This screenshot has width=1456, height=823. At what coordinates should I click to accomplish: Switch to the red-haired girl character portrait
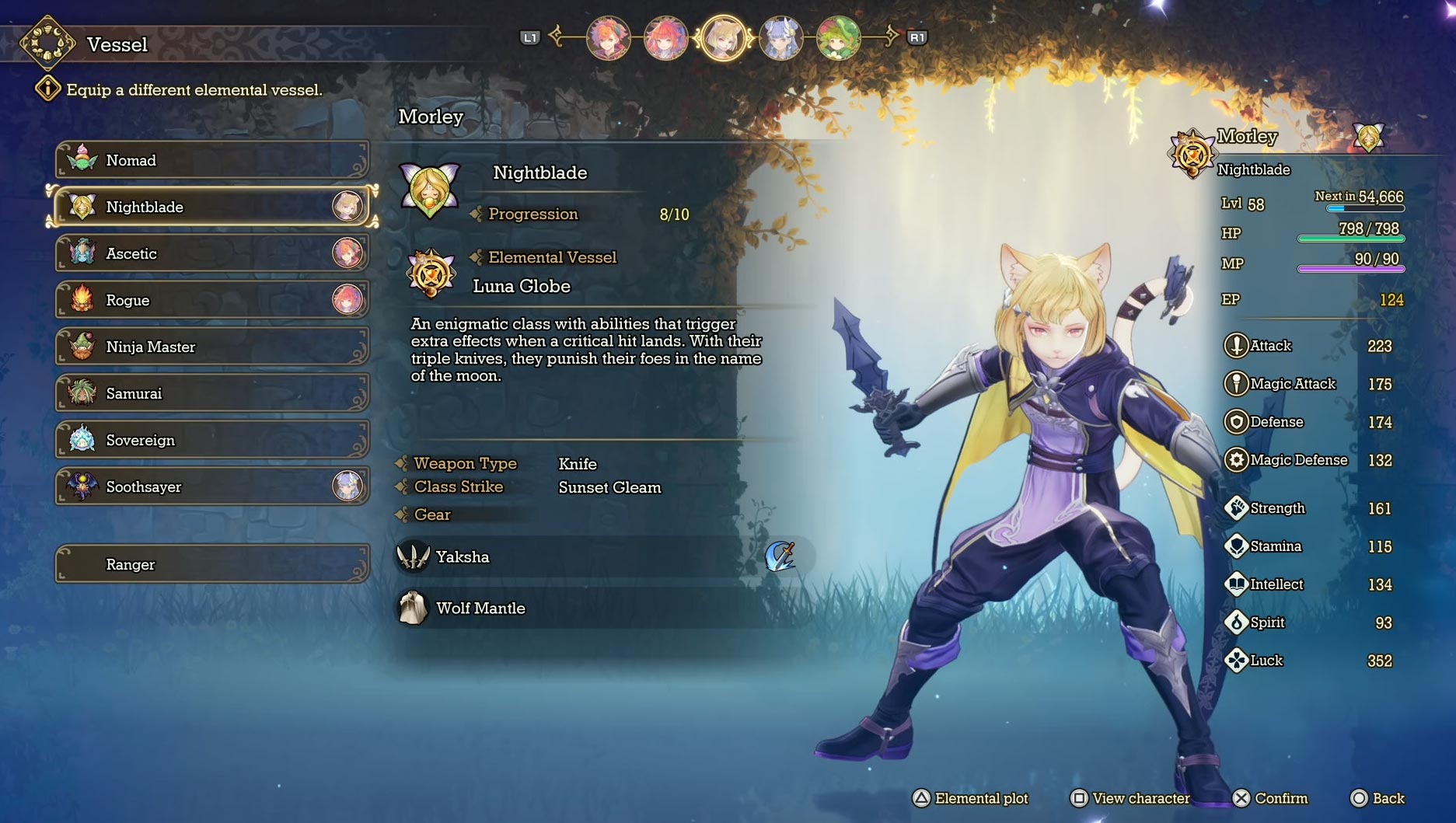pos(665,38)
